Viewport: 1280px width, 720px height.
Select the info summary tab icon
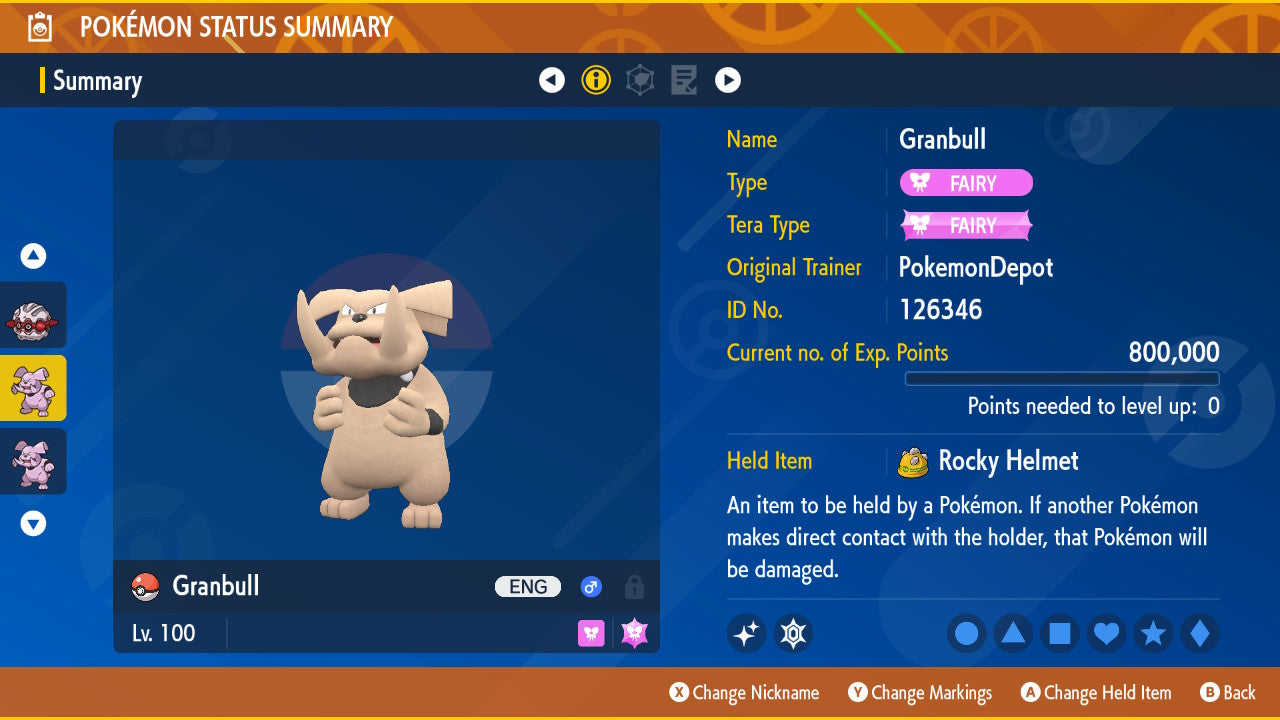(x=596, y=80)
